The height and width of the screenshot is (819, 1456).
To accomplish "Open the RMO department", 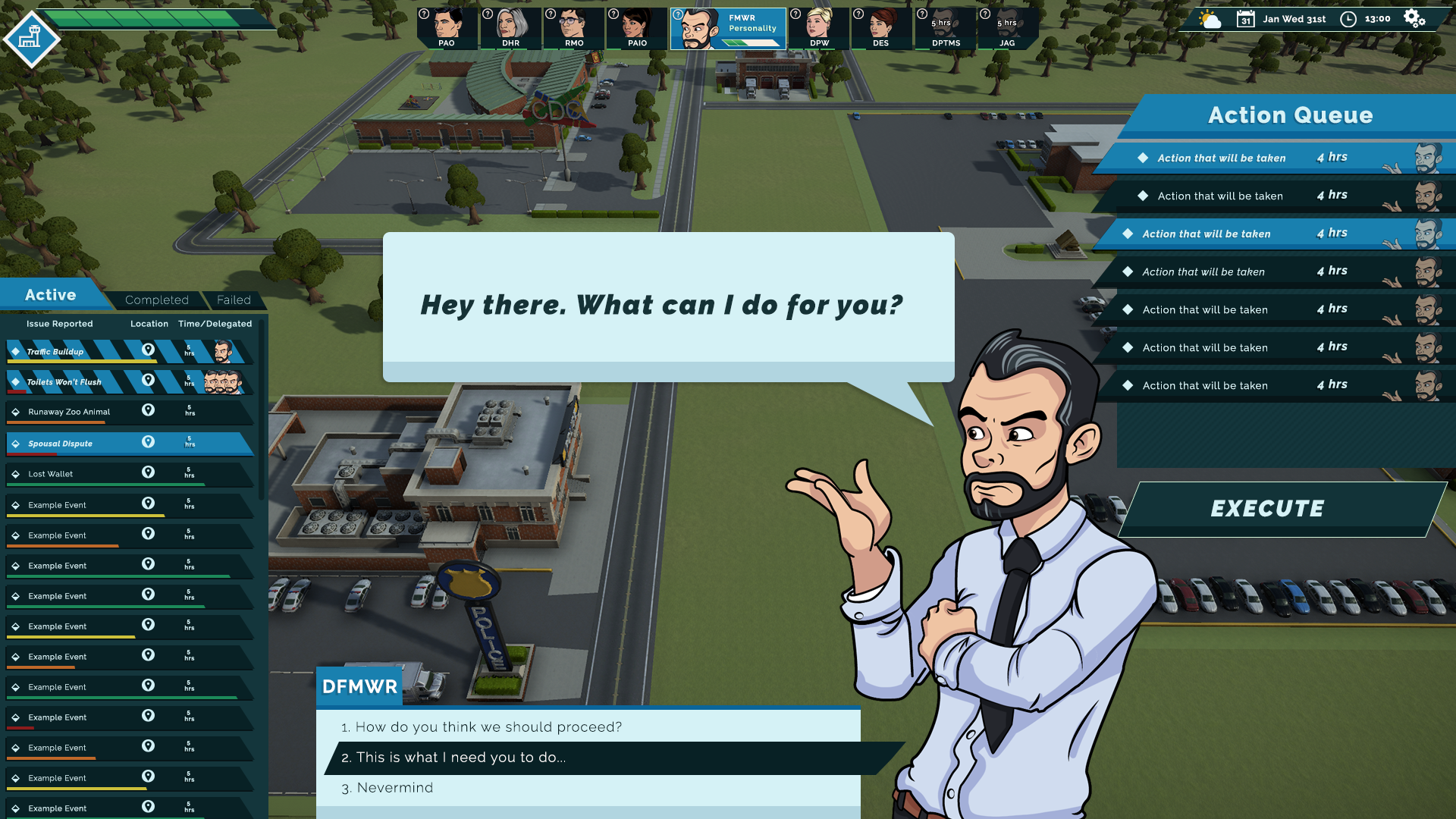I will pyautogui.click(x=573, y=24).
